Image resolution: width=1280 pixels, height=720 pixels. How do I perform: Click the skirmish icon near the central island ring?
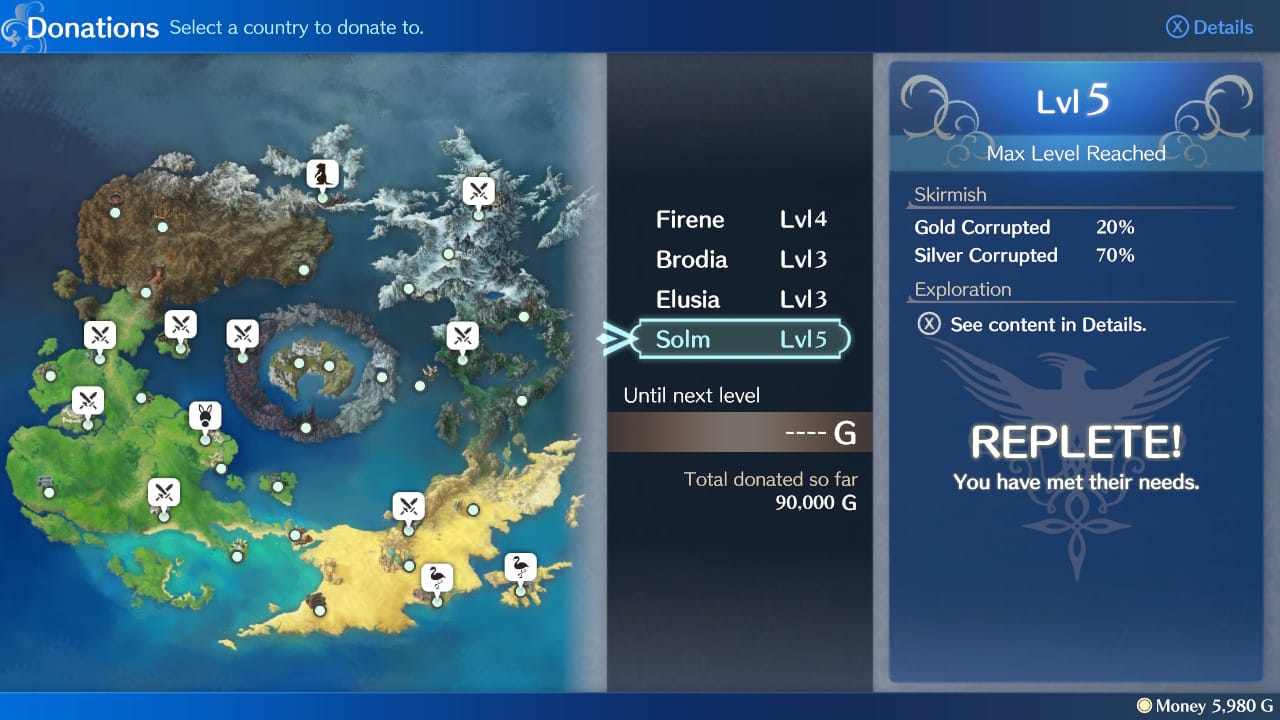tap(243, 333)
